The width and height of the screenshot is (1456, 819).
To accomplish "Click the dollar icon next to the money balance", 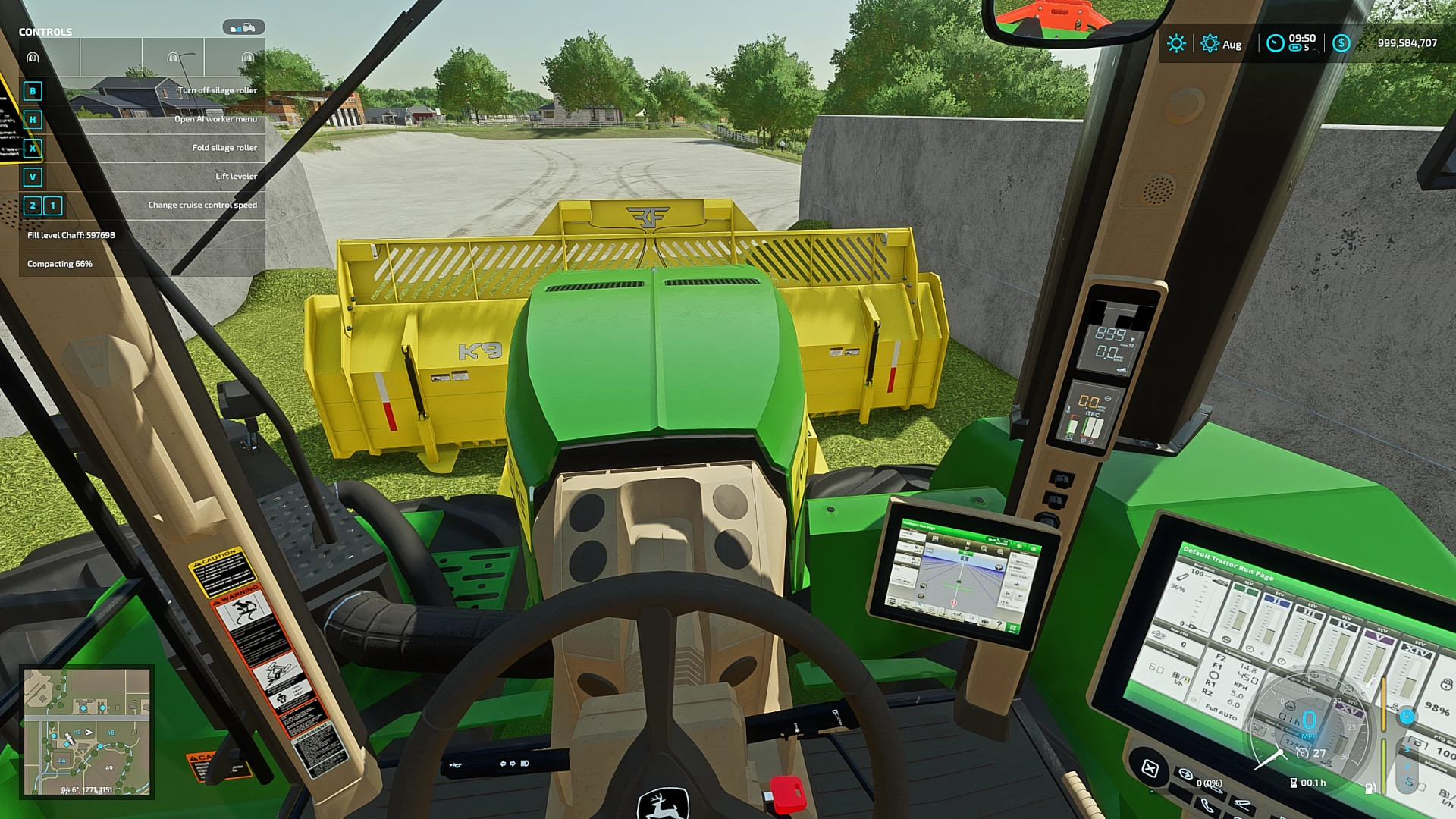I will 1341,42.
